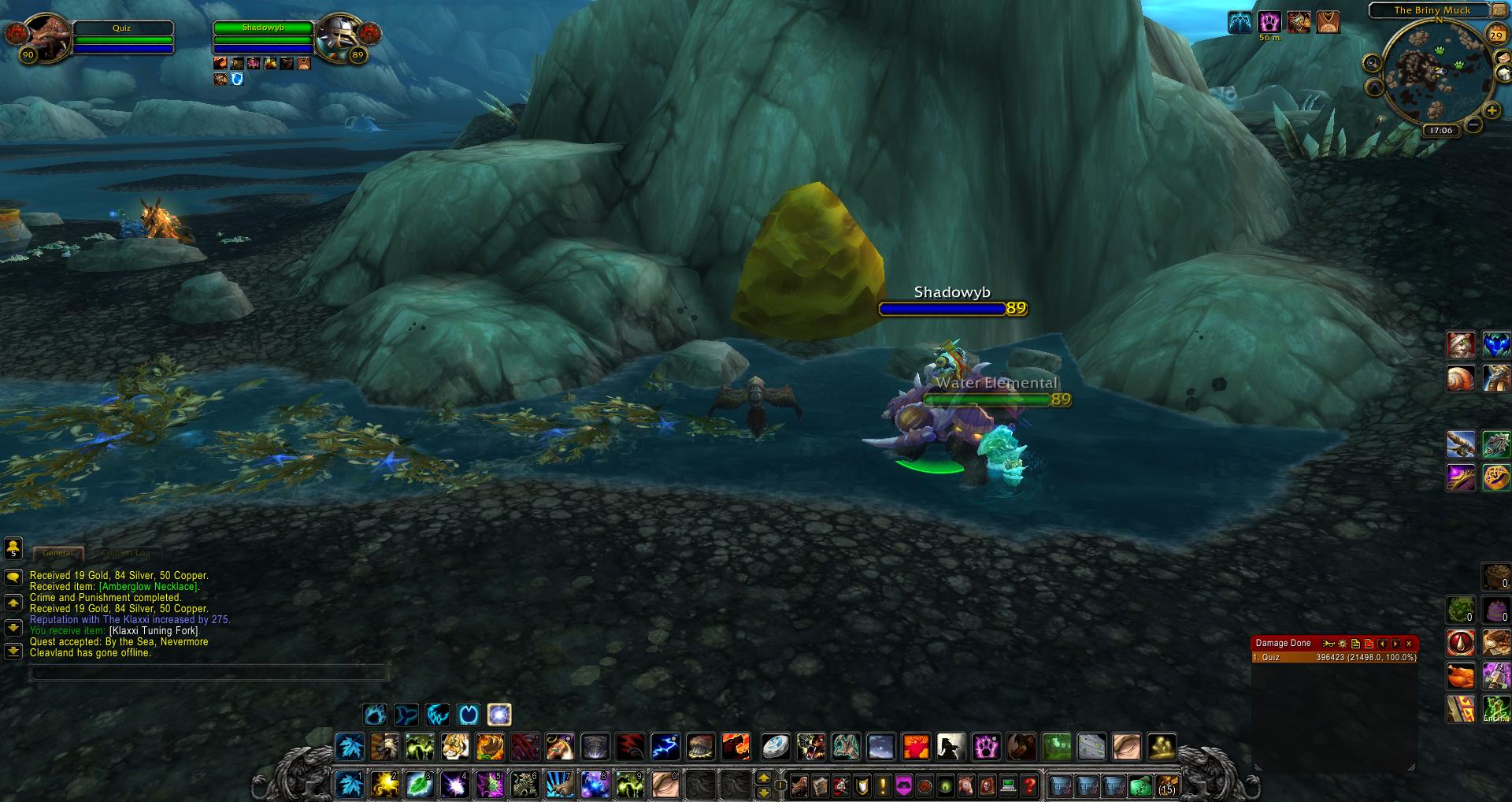Click the purple paw buff icon
The width and height of the screenshot is (1512, 802).
click(1269, 22)
